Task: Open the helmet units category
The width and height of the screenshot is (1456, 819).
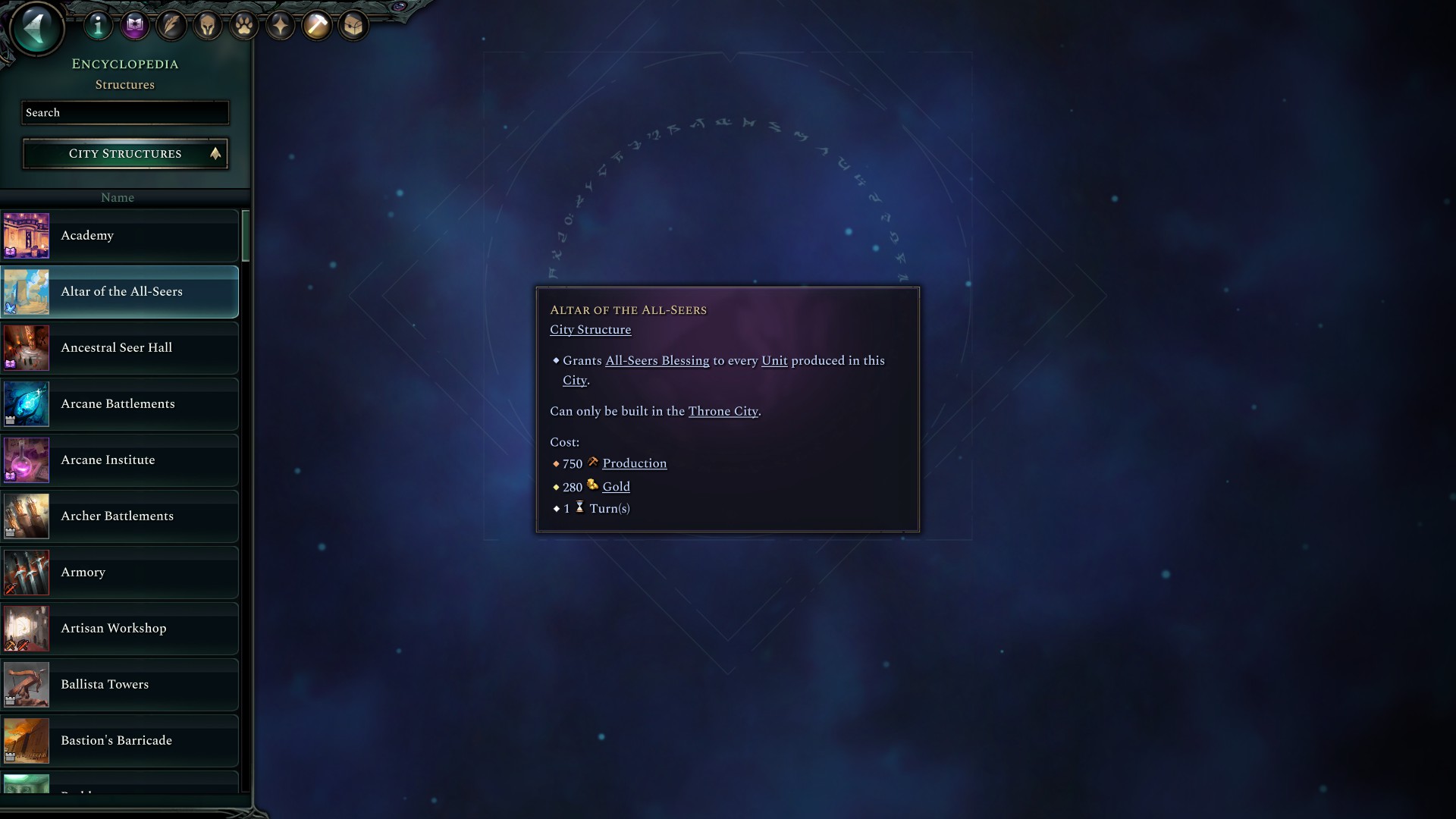Action: [x=208, y=24]
